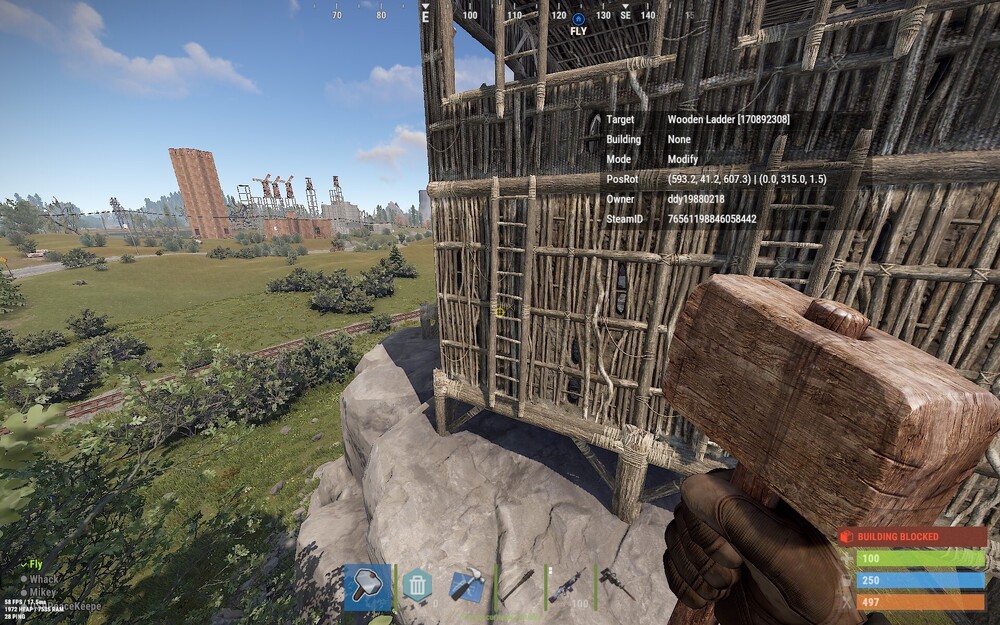Image resolution: width=1000 pixels, height=625 pixels.
Task: Switch to the last hotbar gun slot
Action: pos(616,586)
